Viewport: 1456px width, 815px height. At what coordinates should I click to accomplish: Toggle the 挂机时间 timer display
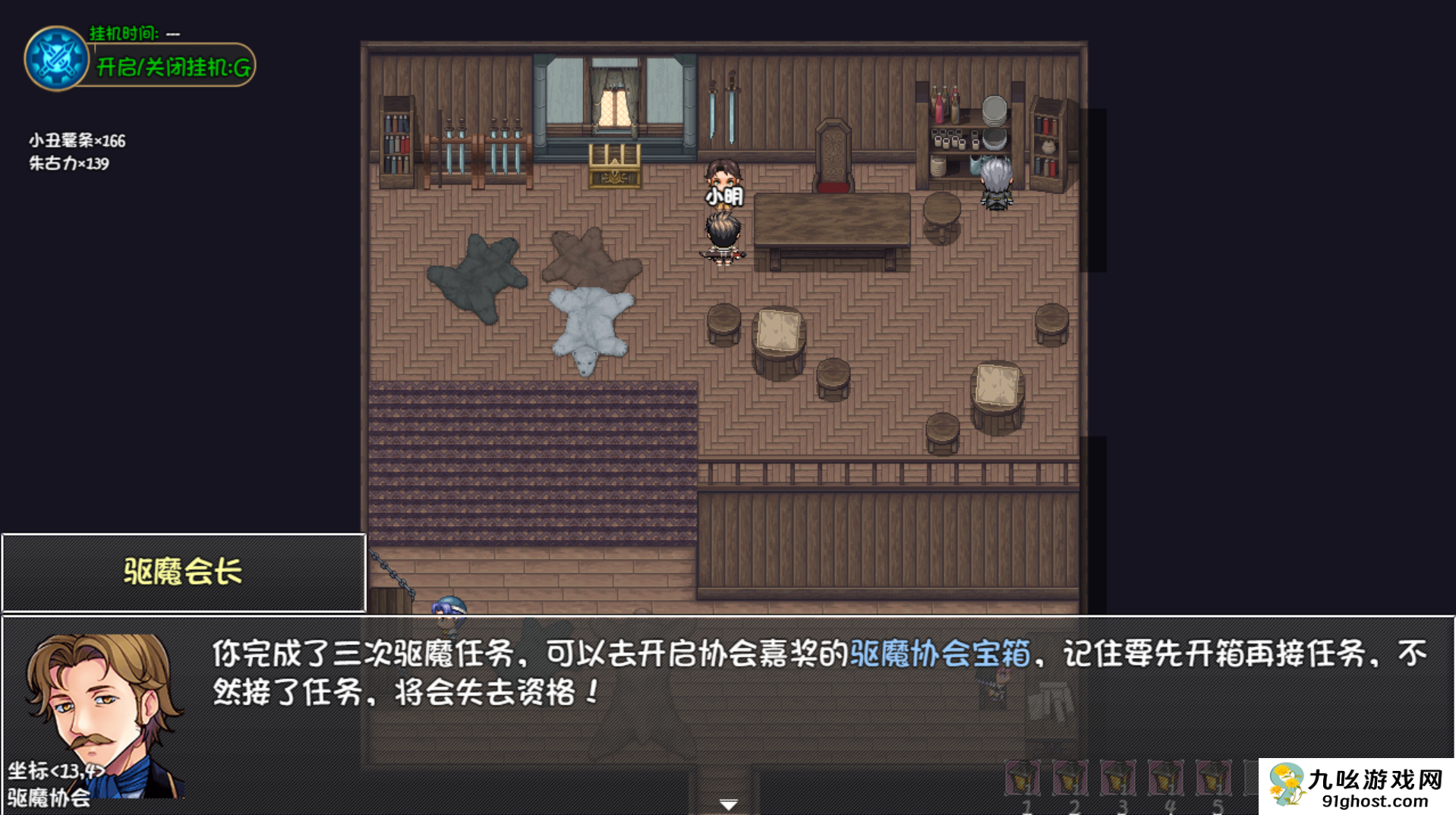tap(125, 33)
